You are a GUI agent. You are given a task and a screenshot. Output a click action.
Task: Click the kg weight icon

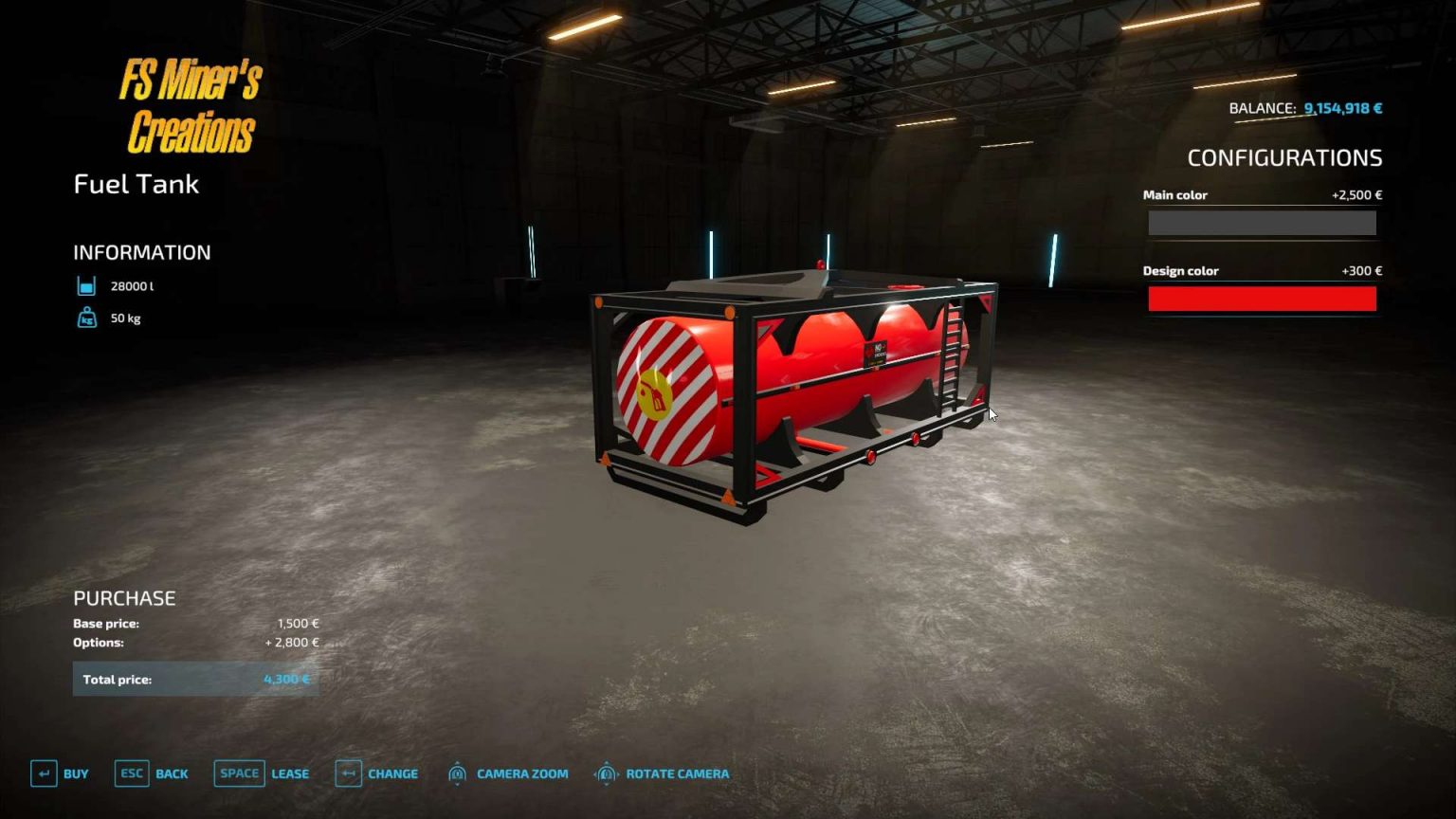pyautogui.click(x=86, y=318)
